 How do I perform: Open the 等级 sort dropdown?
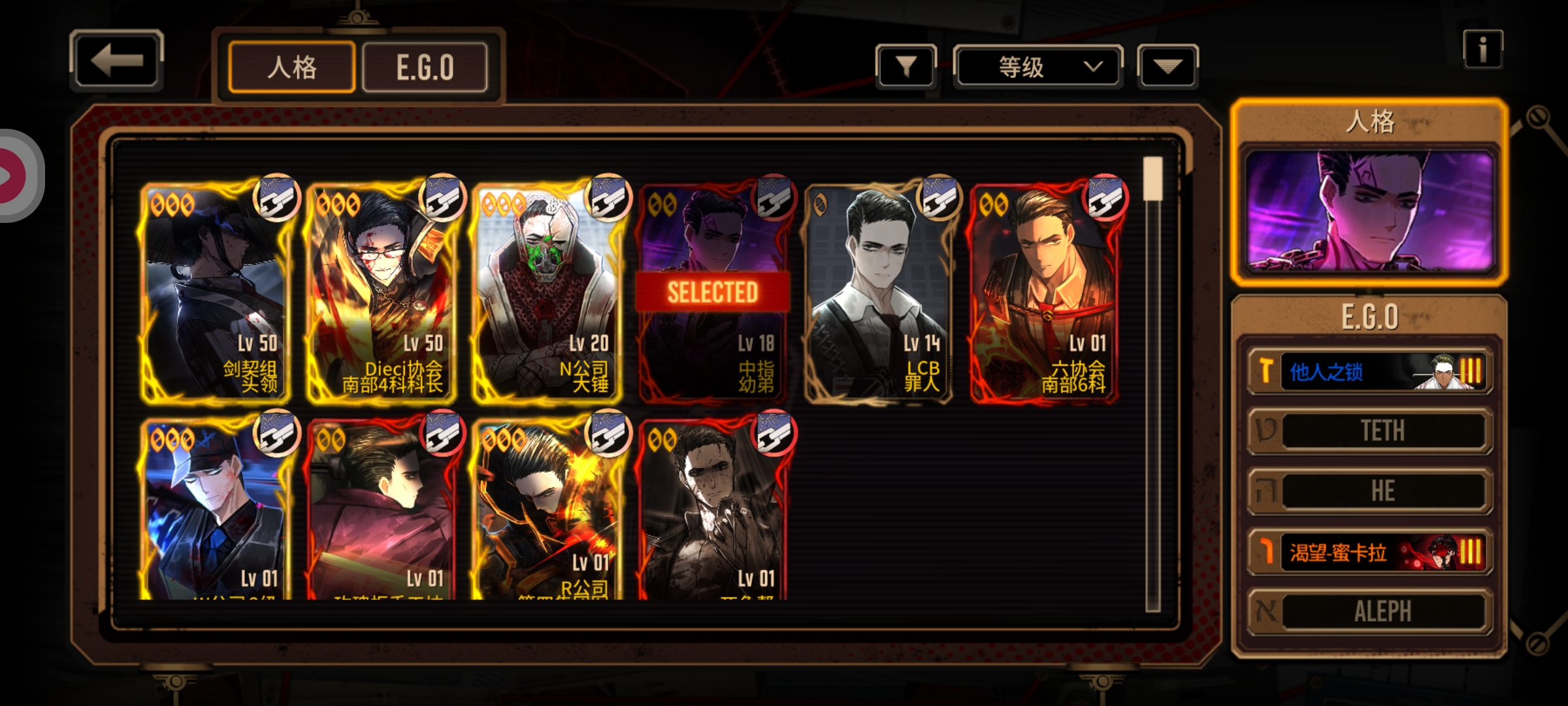point(1038,66)
